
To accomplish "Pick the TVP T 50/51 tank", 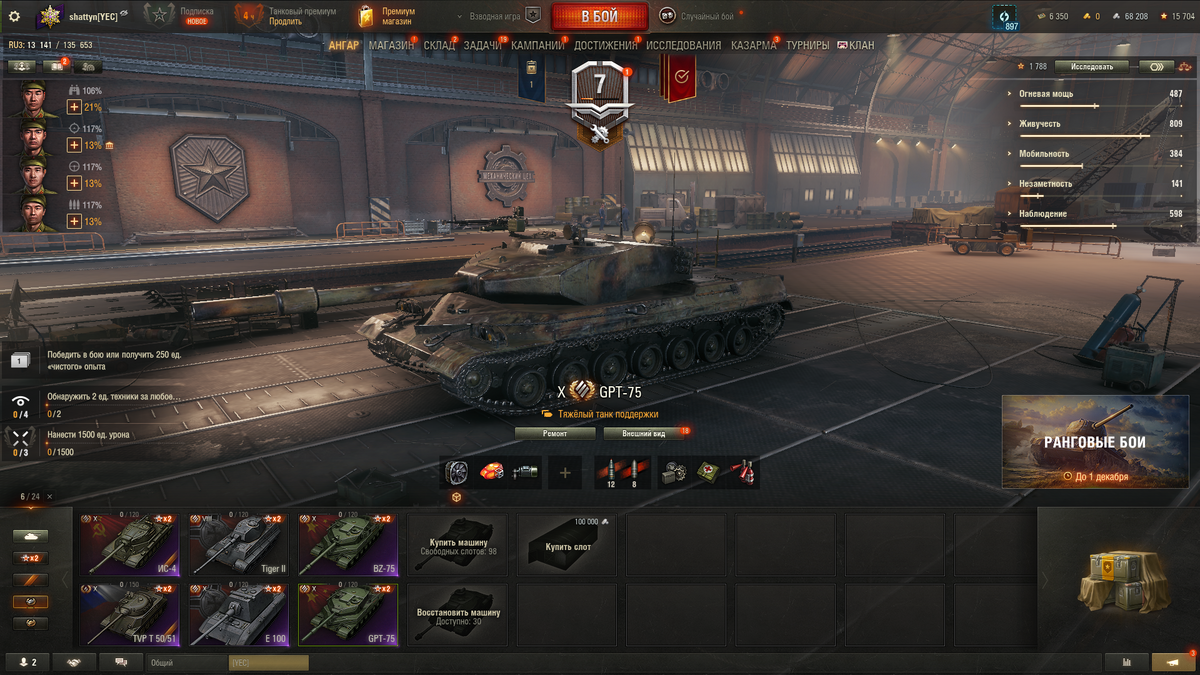I will pyautogui.click(x=129, y=616).
